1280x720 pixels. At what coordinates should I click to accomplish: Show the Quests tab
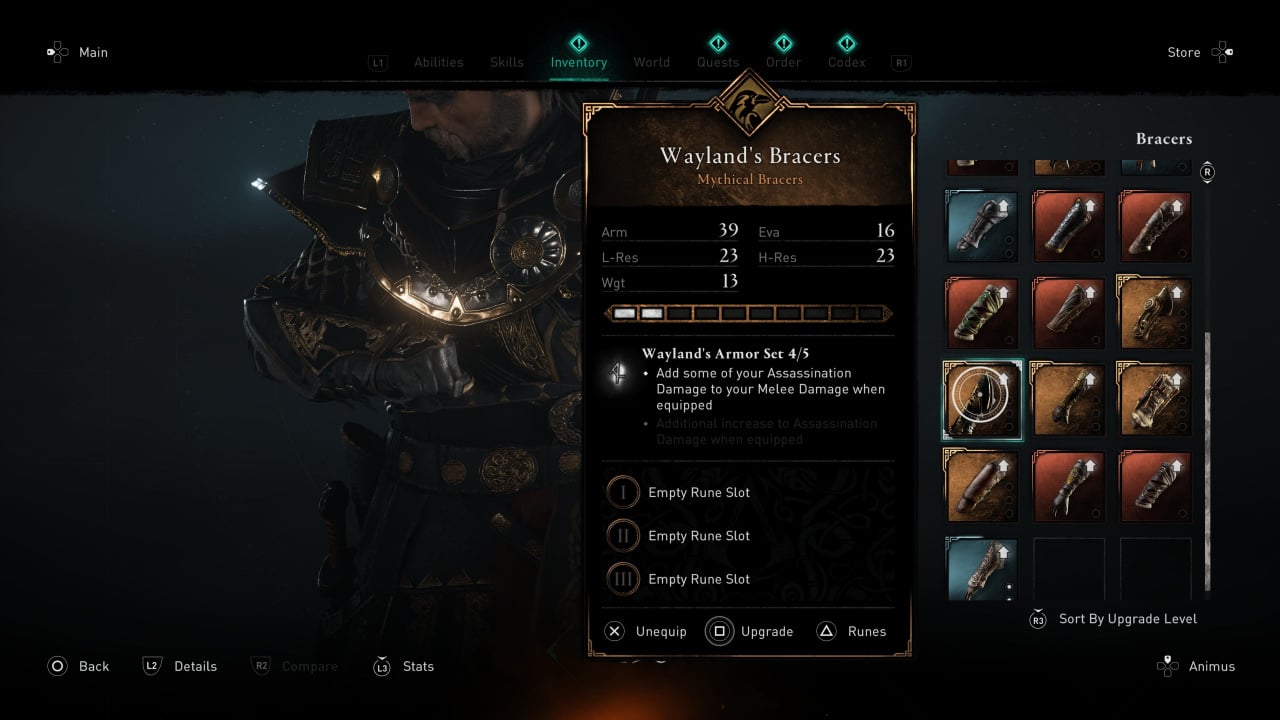point(718,62)
